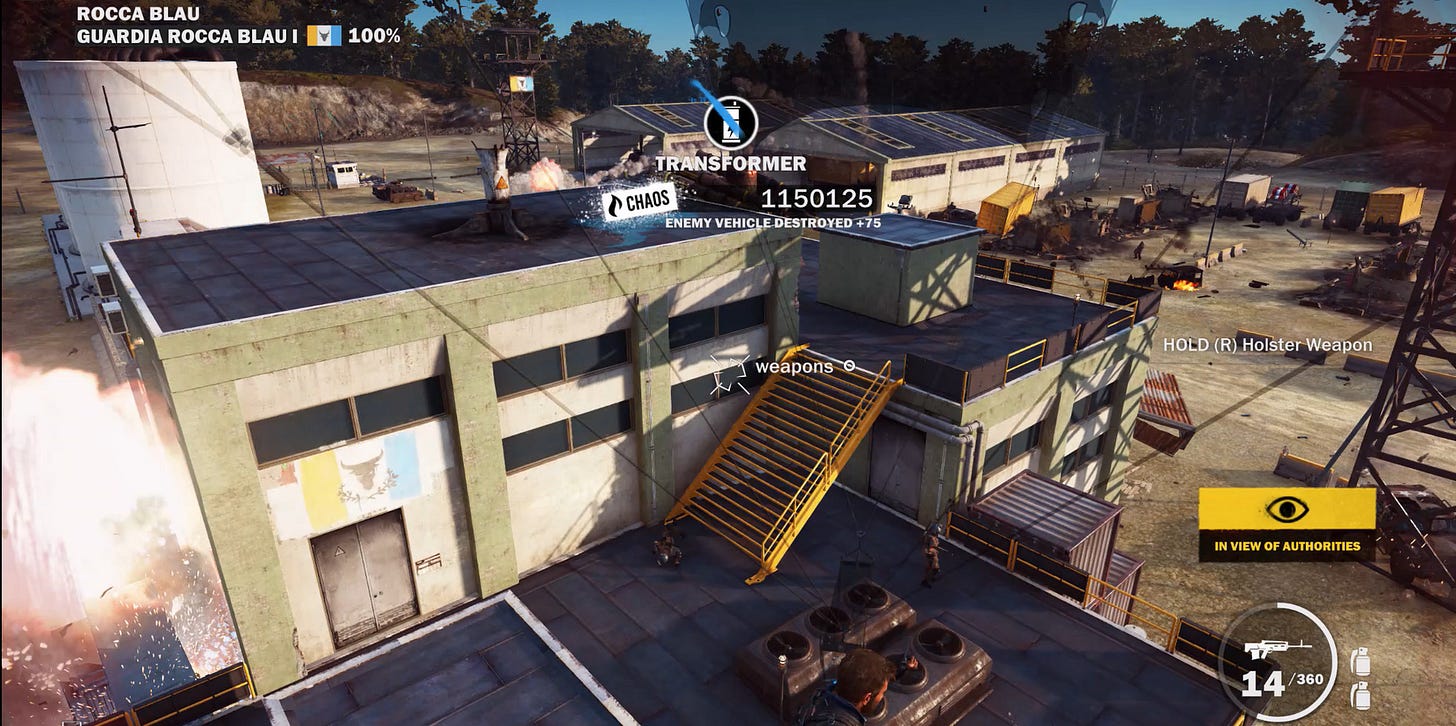
Task: Click the yellow eye authorities alert
Action: [x=1286, y=510]
